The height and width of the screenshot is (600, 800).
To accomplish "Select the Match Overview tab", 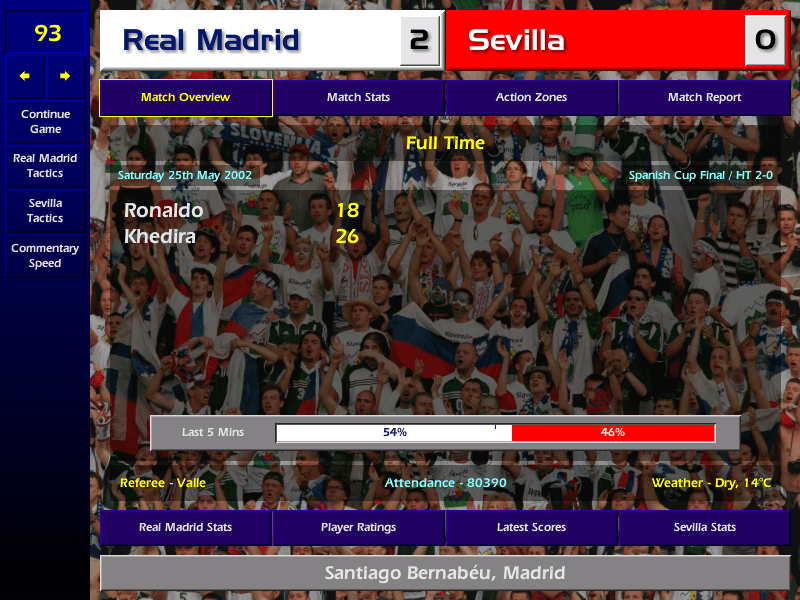I will coord(185,98).
